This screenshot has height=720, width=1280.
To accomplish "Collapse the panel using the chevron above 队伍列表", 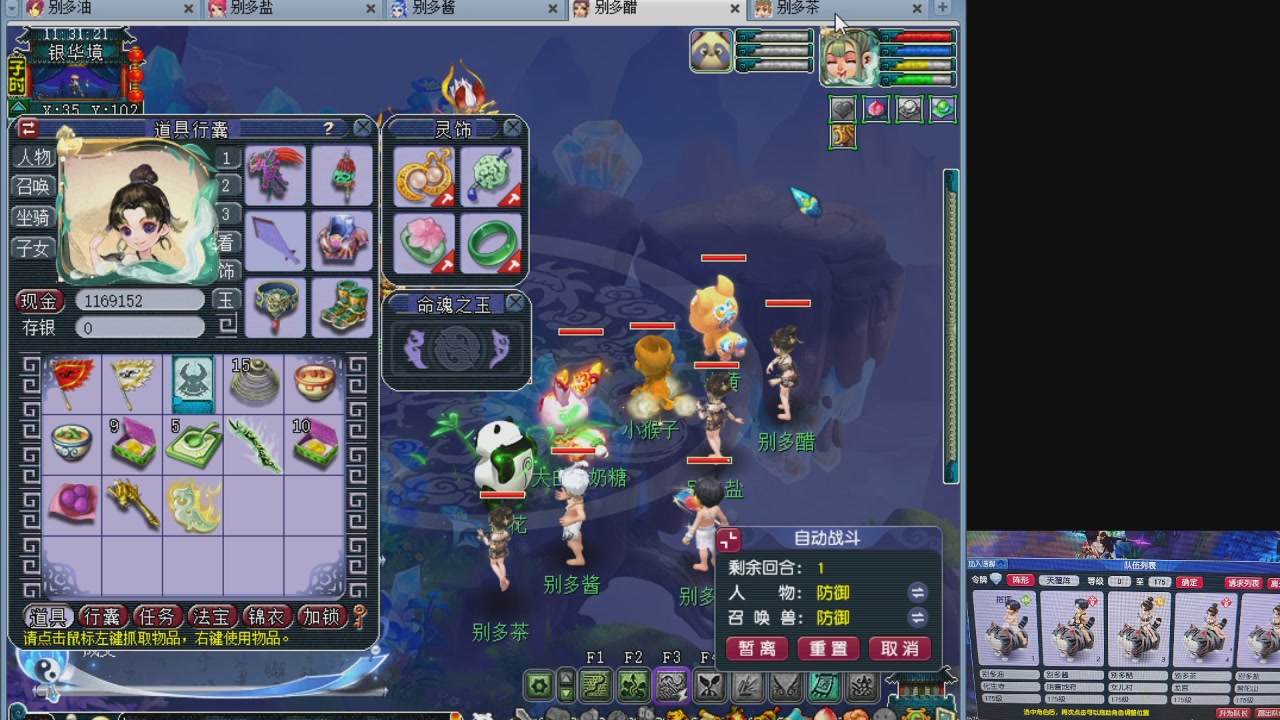I will (1001, 564).
